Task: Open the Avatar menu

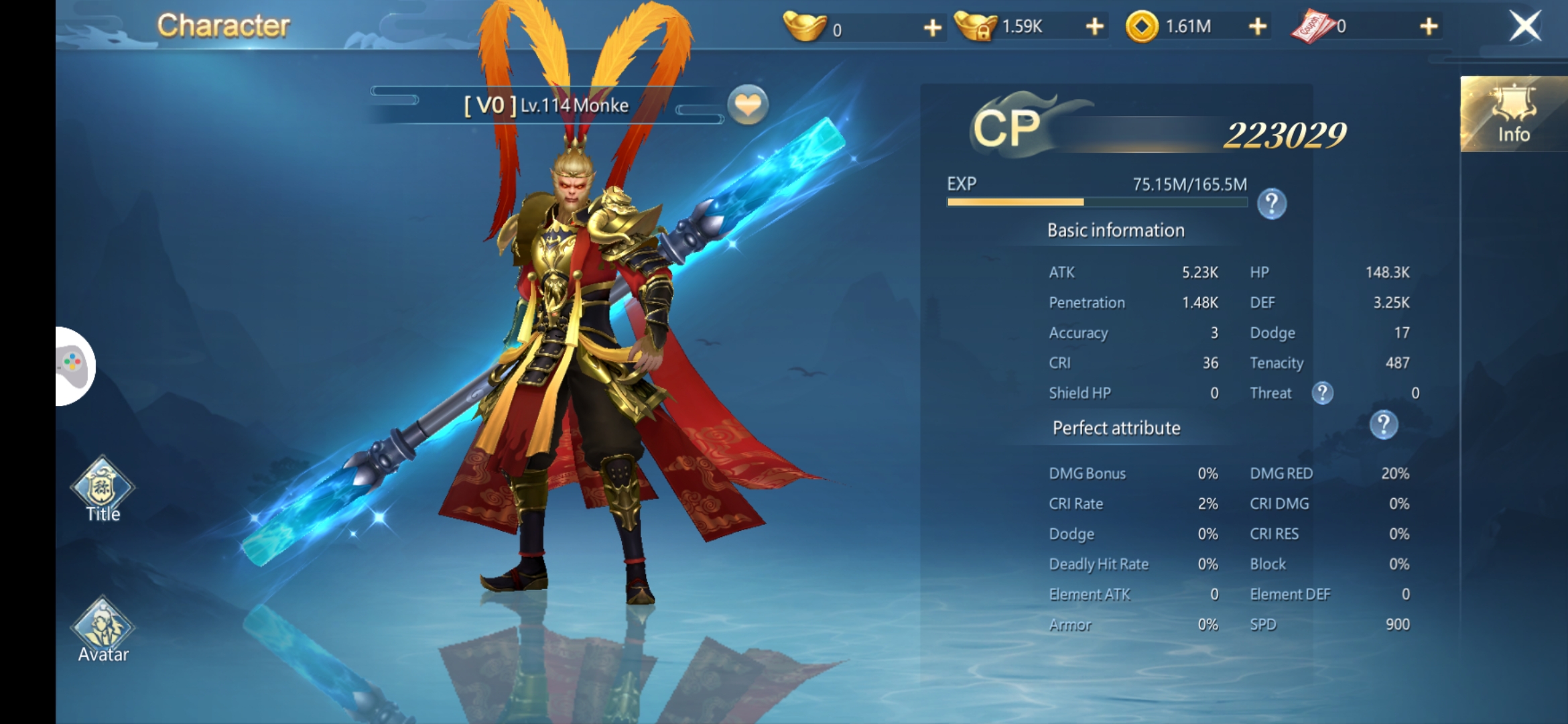Action: 103,630
